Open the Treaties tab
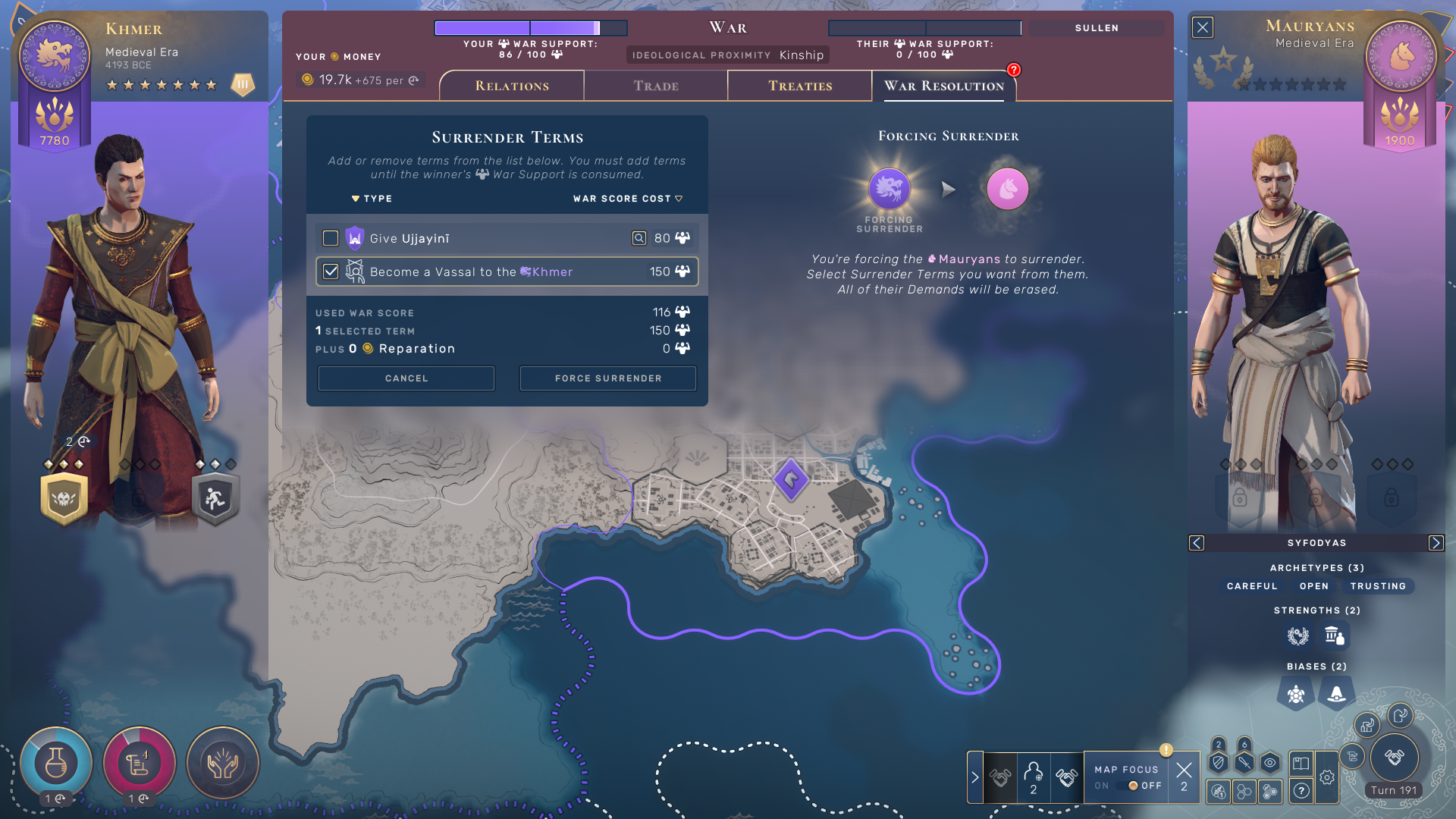 click(x=799, y=86)
